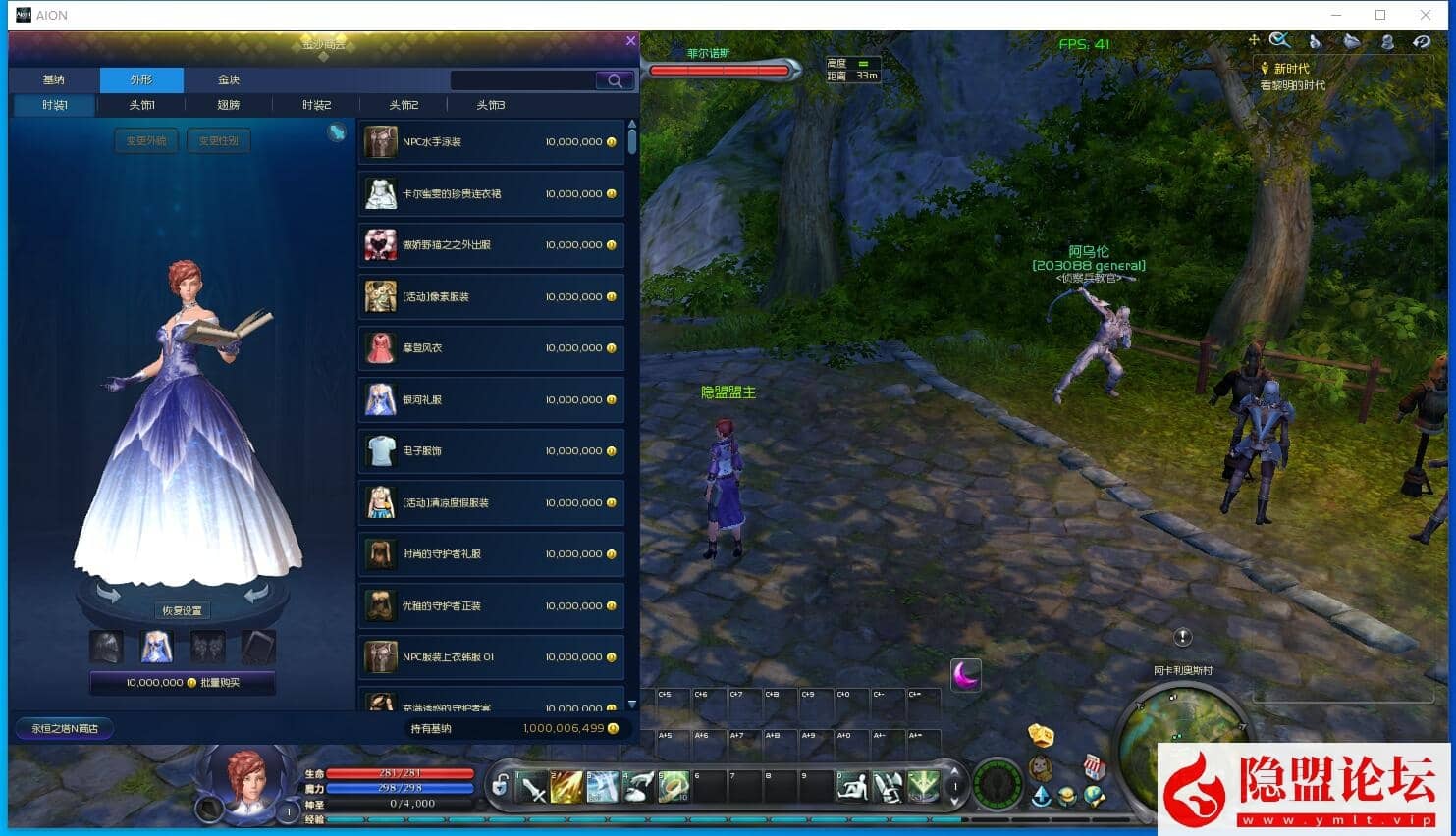Toggle the hotbar padlock icon
The height and width of the screenshot is (836, 1456).
coord(501,785)
